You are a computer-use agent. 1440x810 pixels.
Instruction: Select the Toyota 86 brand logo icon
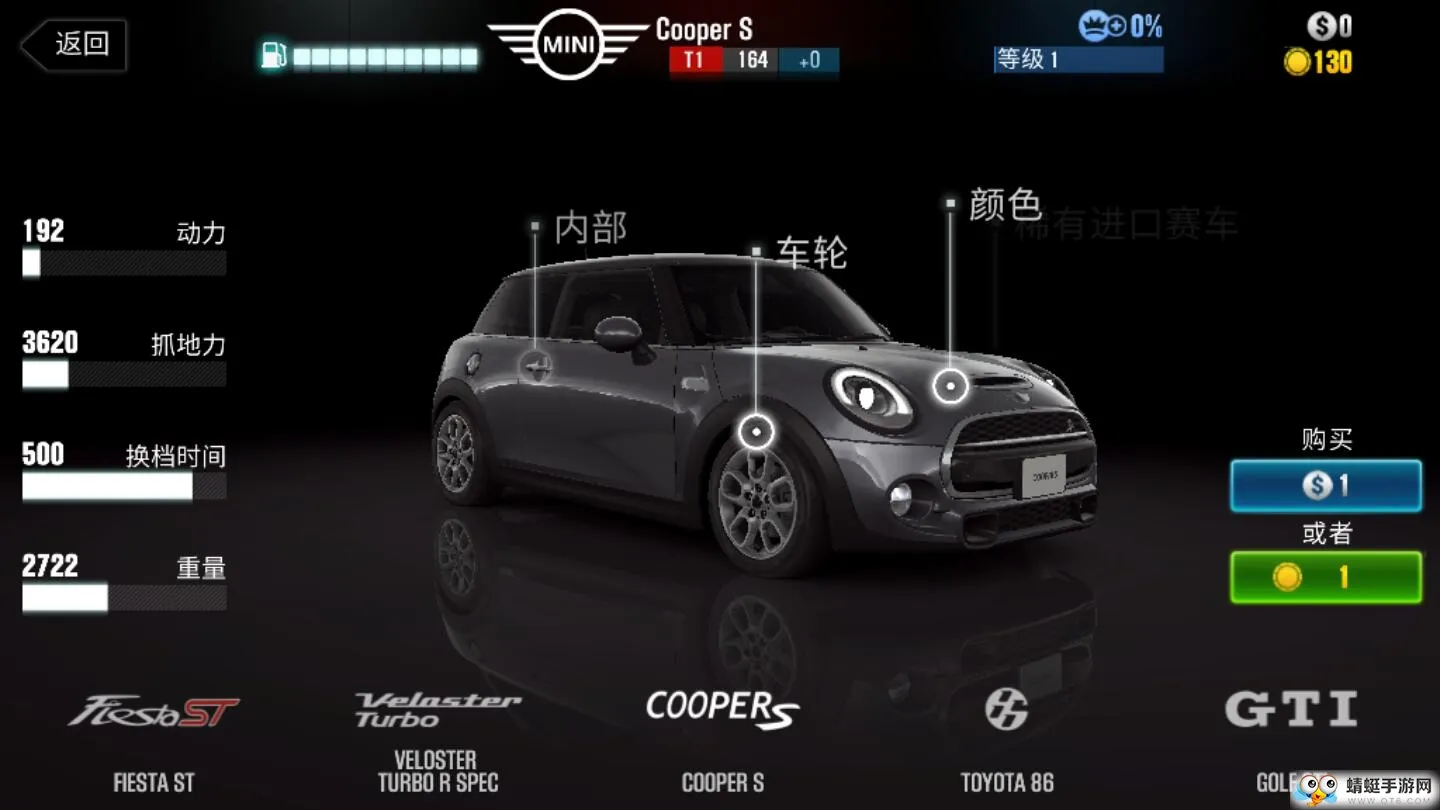[x=1006, y=706]
